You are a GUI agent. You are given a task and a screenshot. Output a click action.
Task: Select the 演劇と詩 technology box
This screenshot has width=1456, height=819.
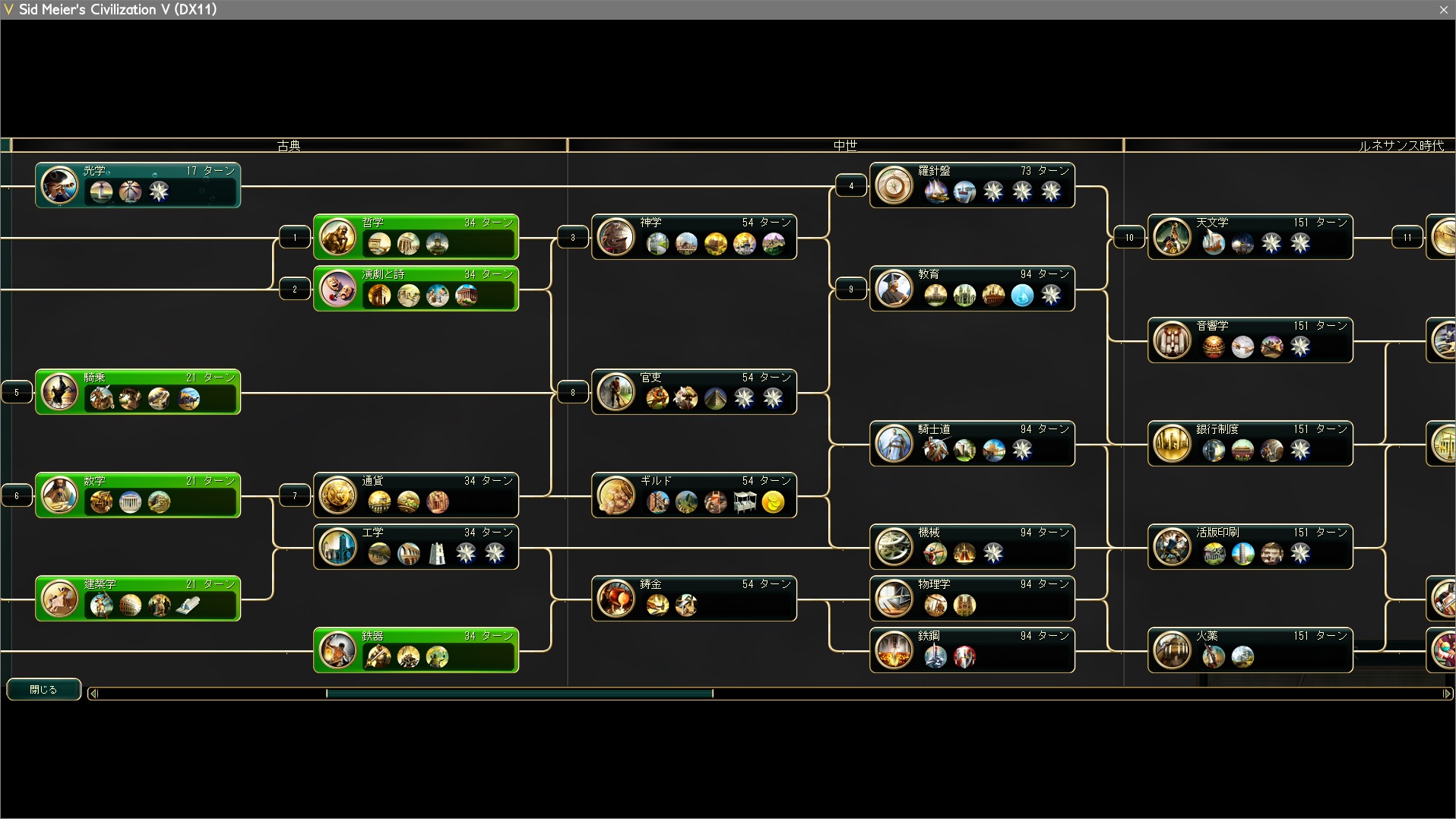pos(416,289)
